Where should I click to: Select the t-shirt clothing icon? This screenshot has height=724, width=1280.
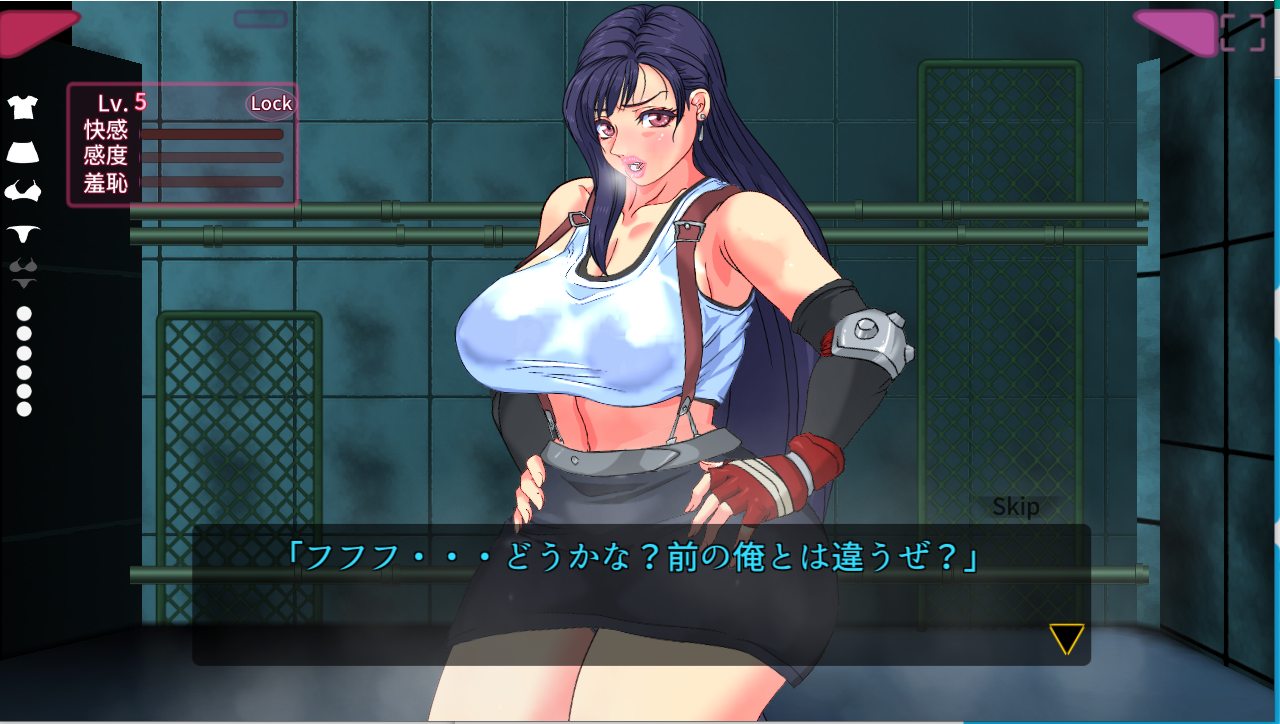(x=23, y=107)
